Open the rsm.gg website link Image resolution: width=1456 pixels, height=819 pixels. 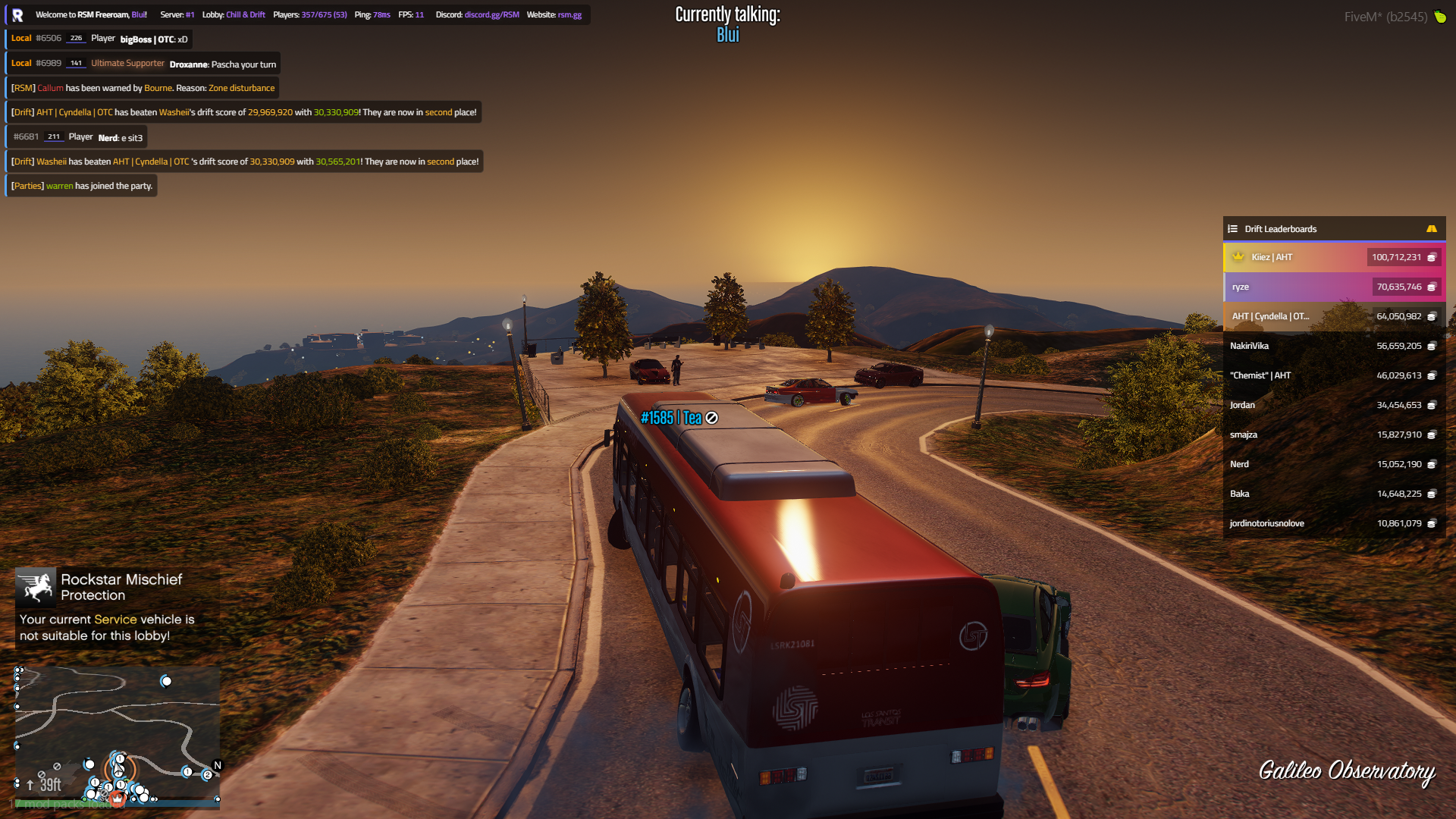[x=570, y=15]
